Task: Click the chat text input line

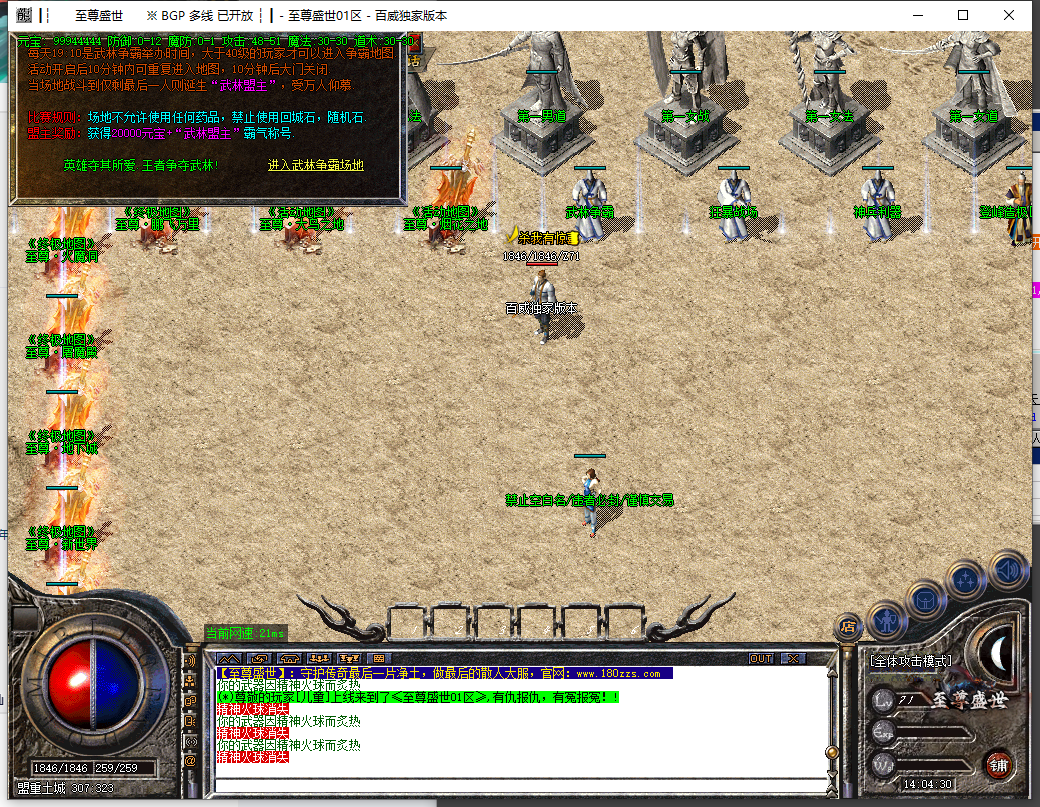Action: [x=520, y=783]
